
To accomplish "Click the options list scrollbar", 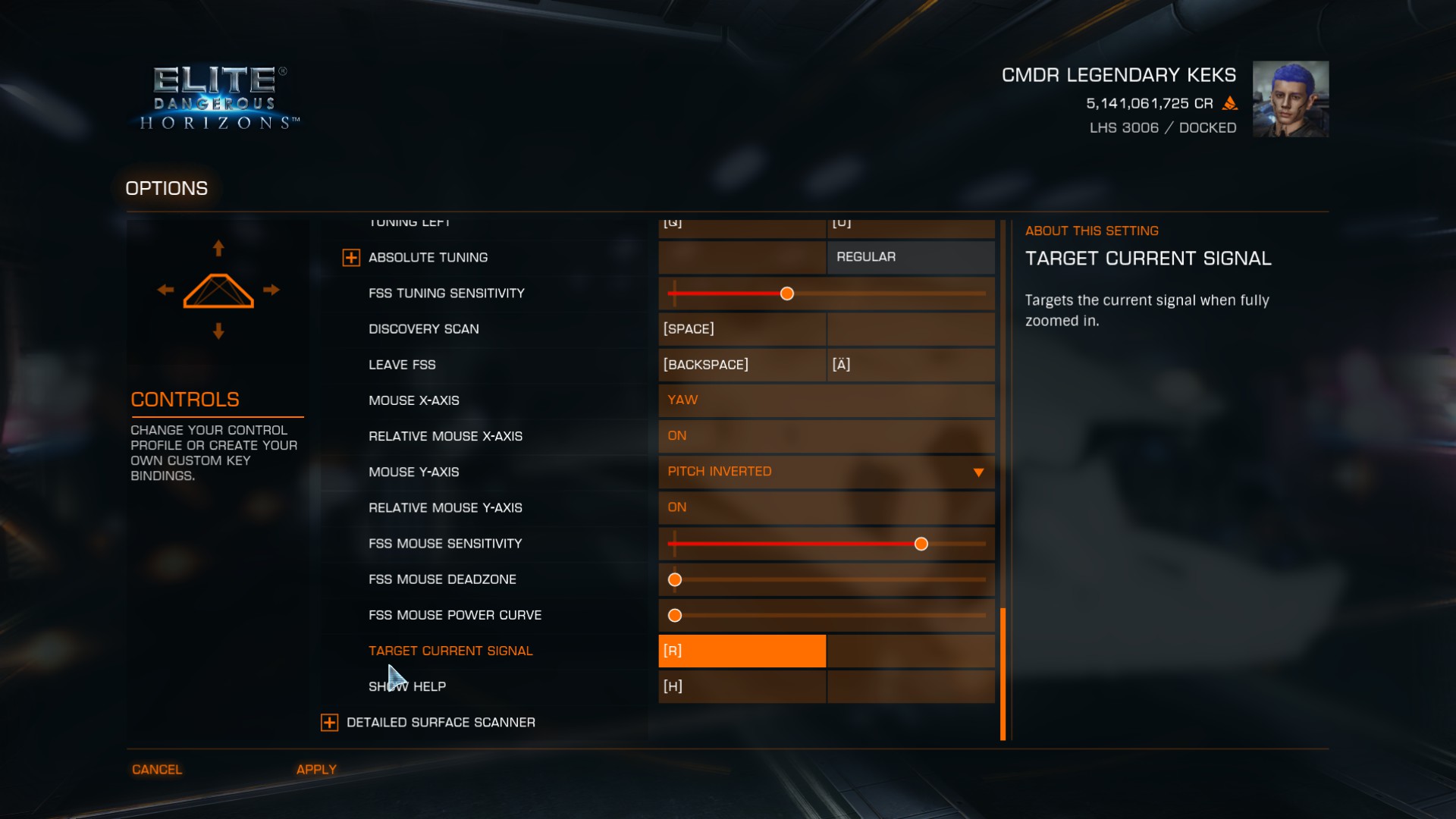I will click(1003, 673).
